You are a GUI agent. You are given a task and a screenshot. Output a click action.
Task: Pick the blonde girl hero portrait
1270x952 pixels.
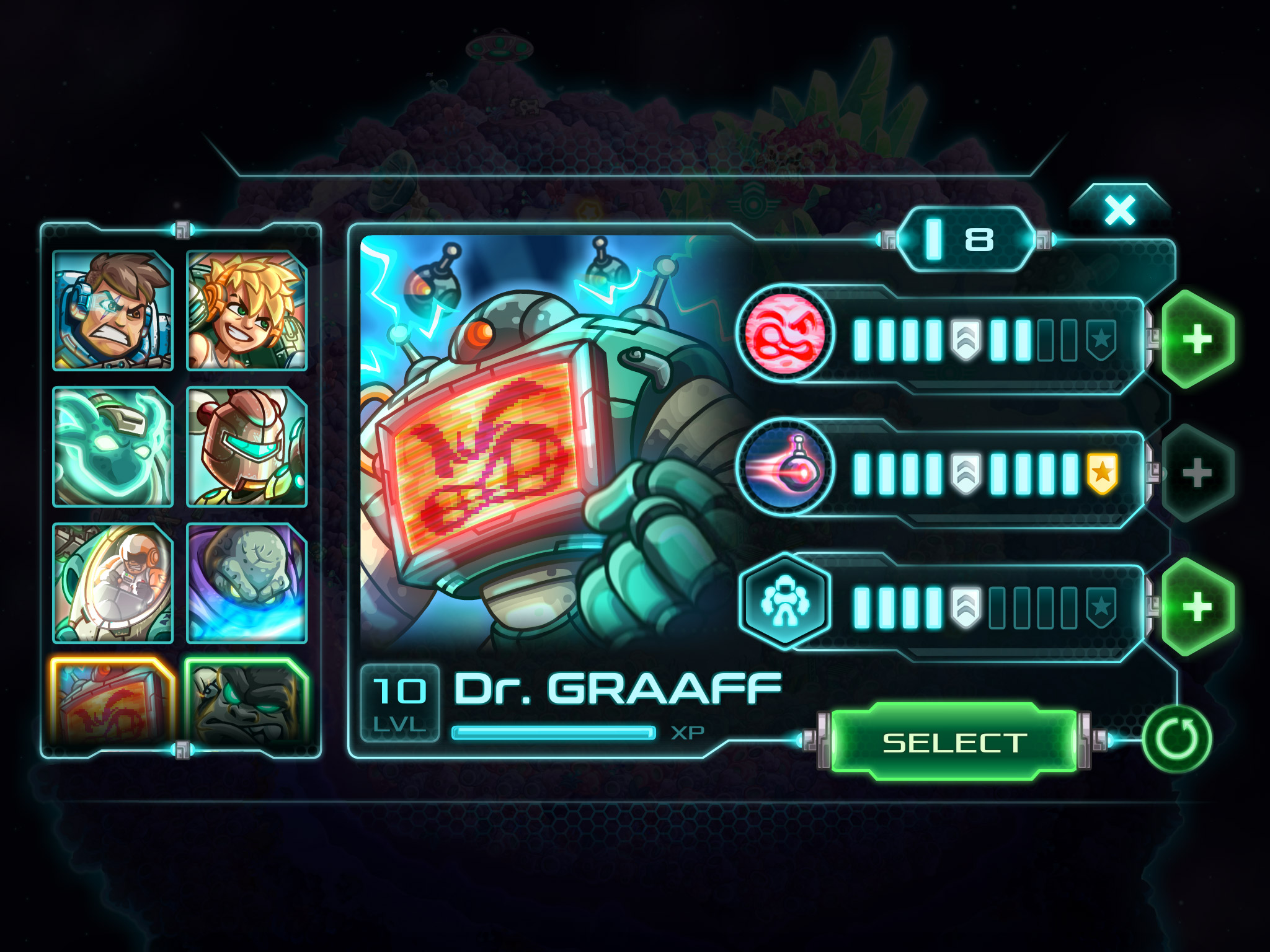pyautogui.click(x=247, y=311)
